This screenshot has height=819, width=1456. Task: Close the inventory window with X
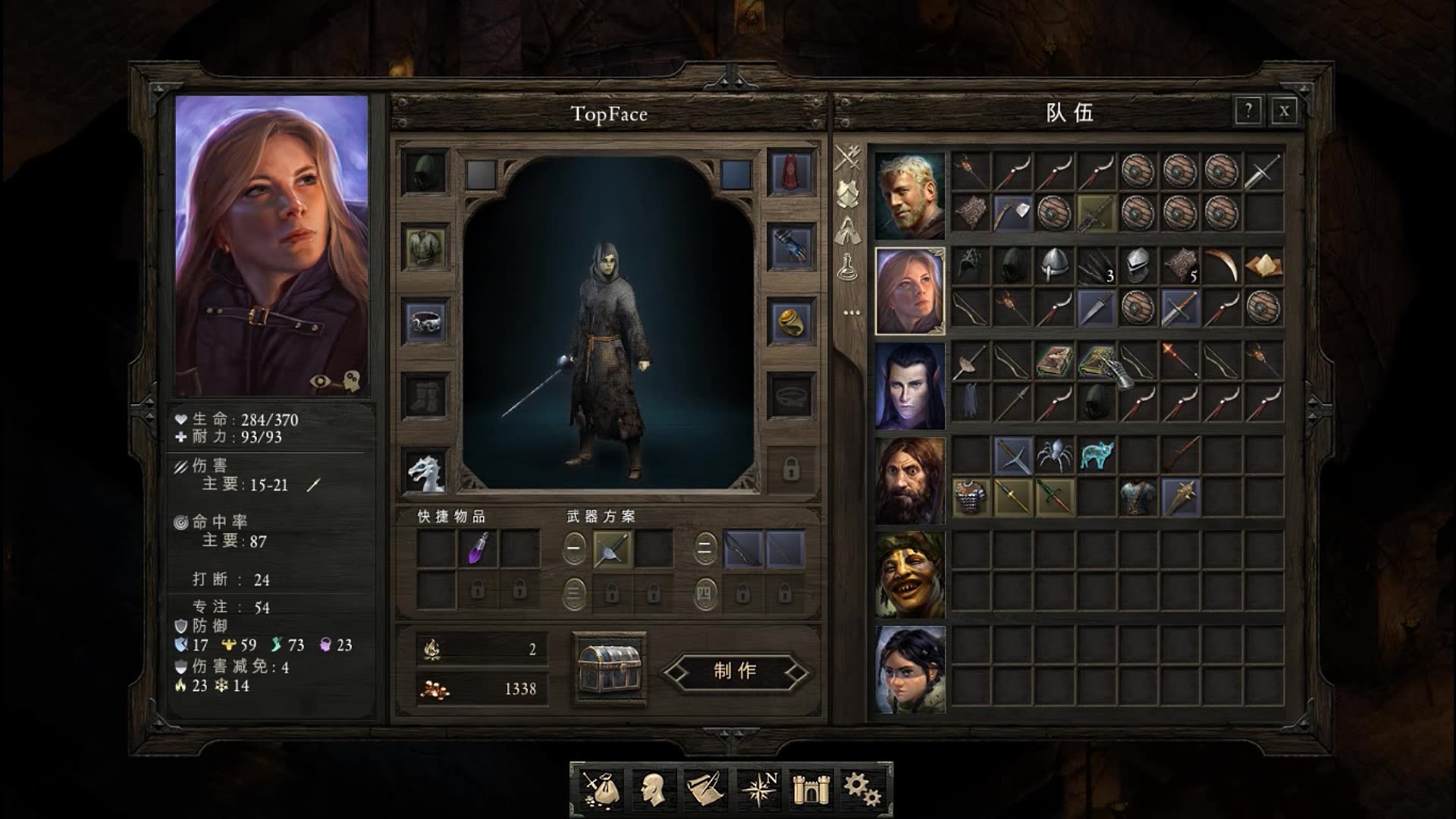(x=1284, y=111)
